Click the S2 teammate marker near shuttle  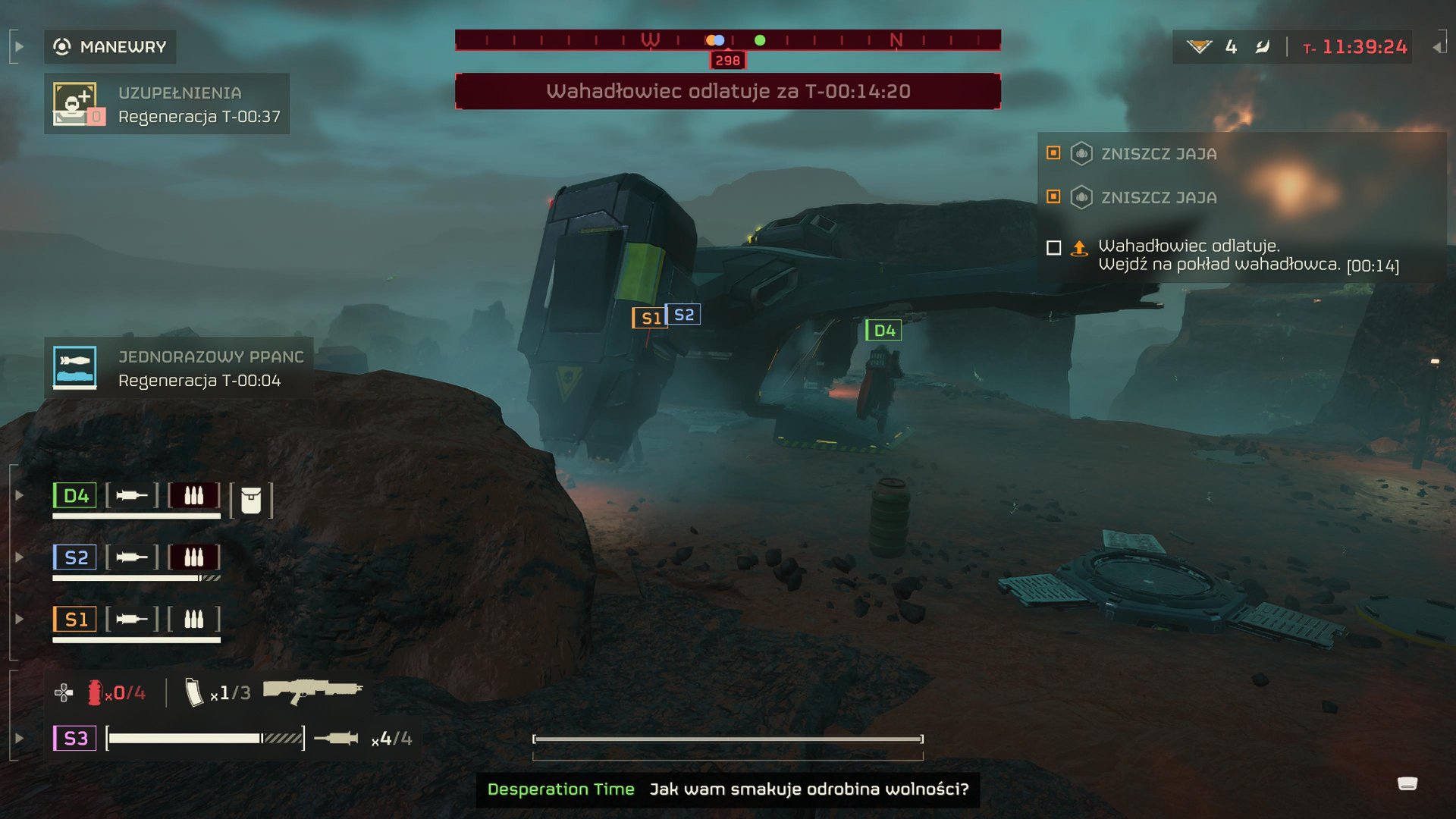pyautogui.click(x=683, y=315)
